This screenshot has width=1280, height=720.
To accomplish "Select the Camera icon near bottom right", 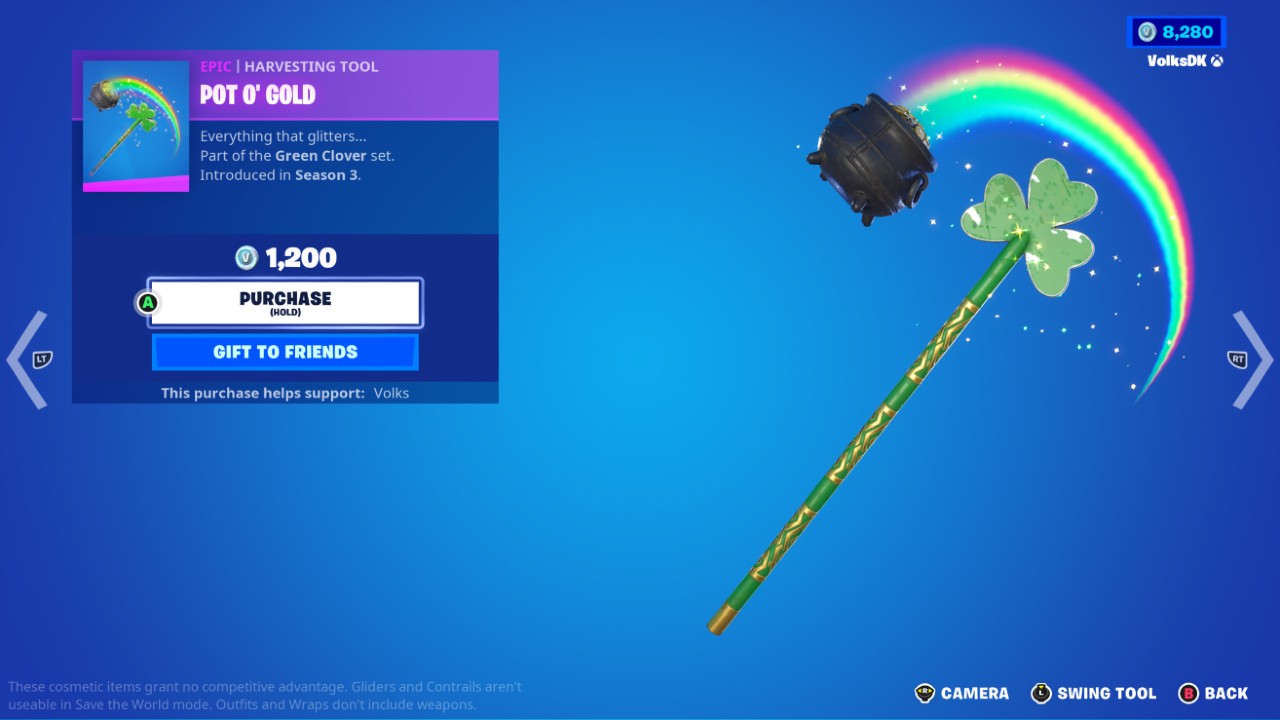I will tap(925, 693).
